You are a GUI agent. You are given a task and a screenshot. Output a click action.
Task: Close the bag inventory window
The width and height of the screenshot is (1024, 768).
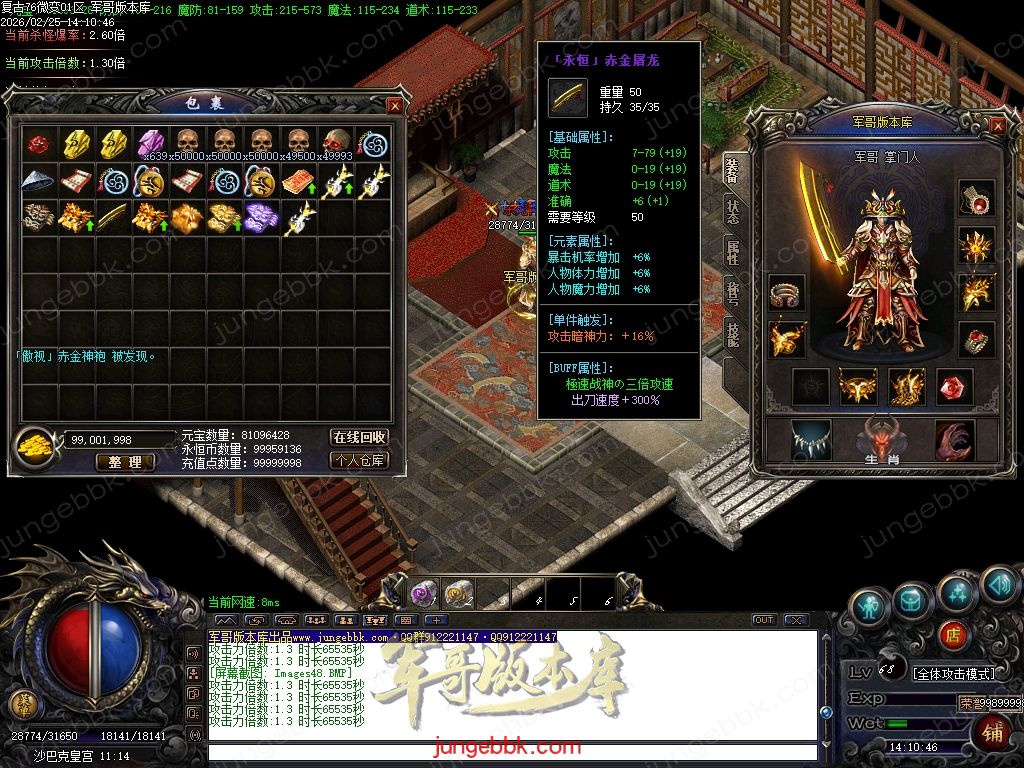pos(395,105)
